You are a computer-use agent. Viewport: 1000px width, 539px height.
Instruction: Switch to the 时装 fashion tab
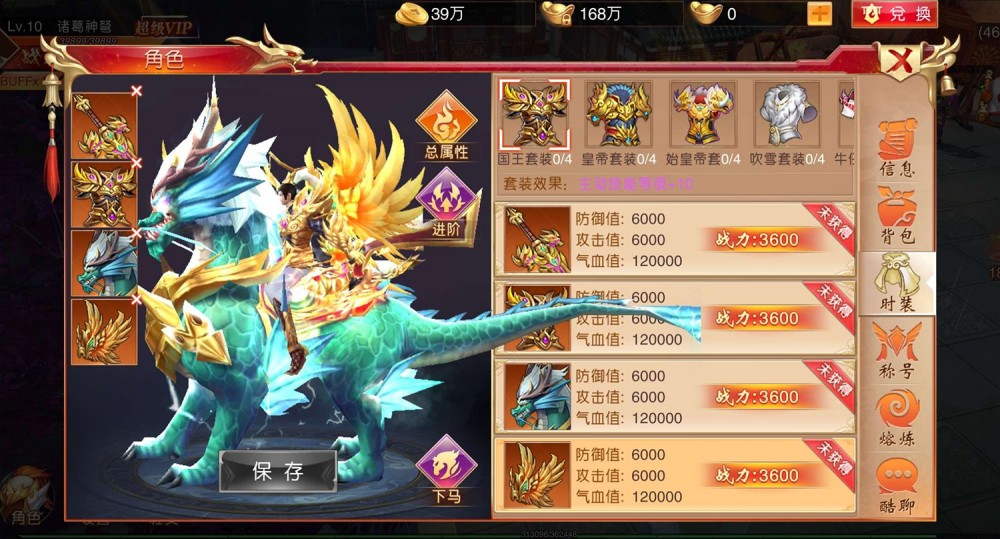[x=896, y=284]
